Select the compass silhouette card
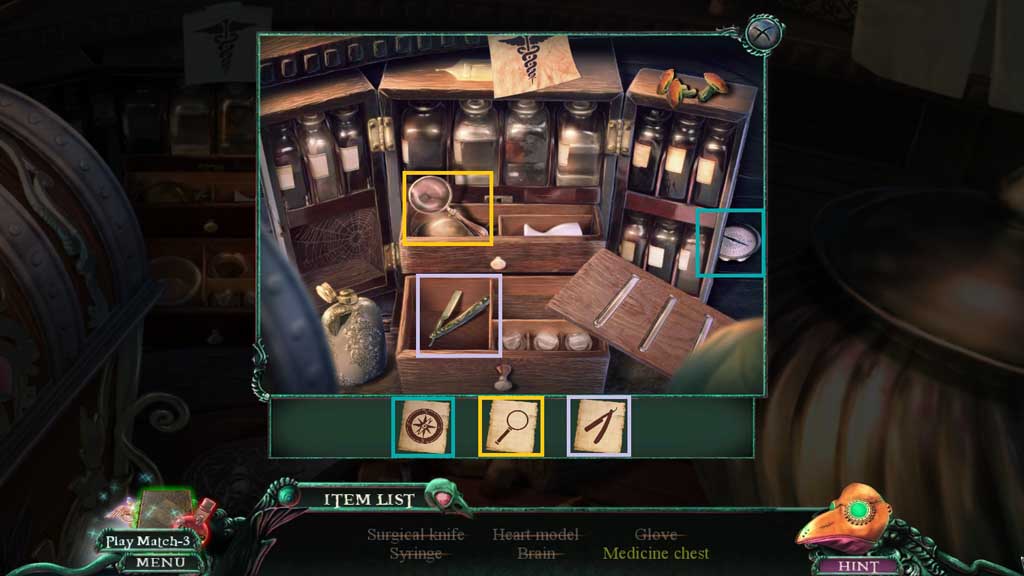Image resolution: width=1024 pixels, height=576 pixels. pos(423,427)
